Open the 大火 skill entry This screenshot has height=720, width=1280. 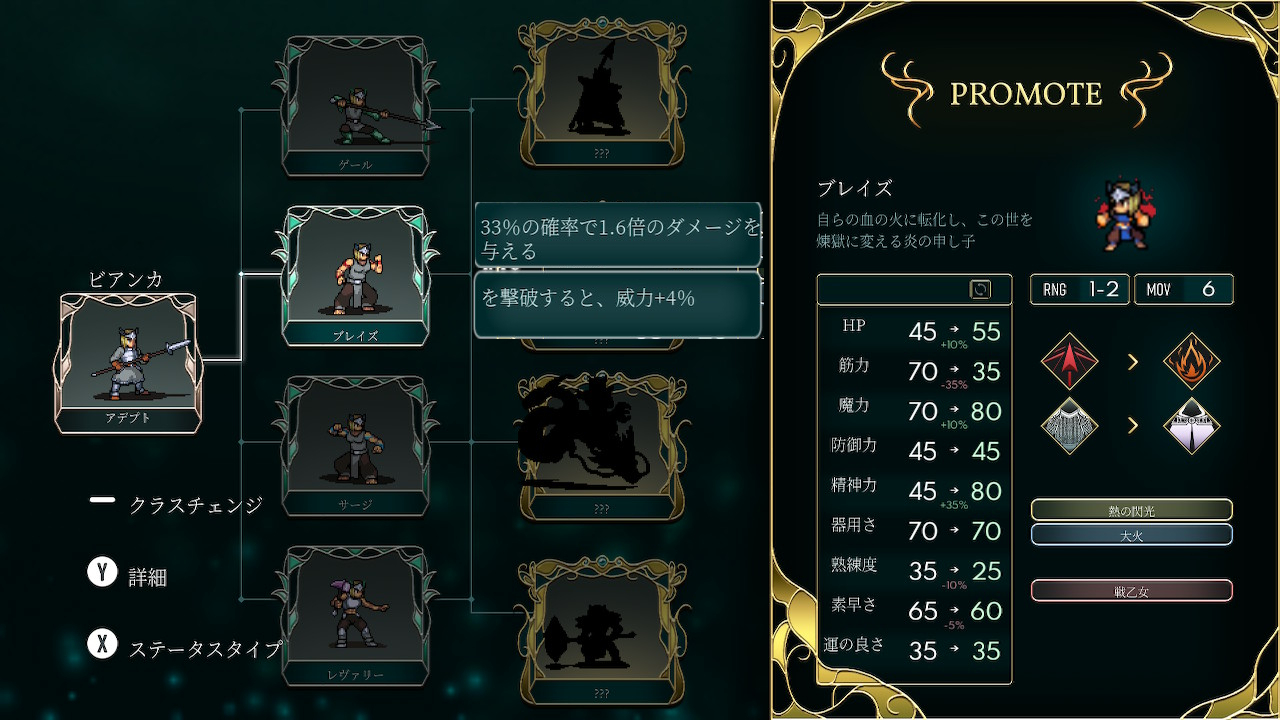click(x=1131, y=535)
